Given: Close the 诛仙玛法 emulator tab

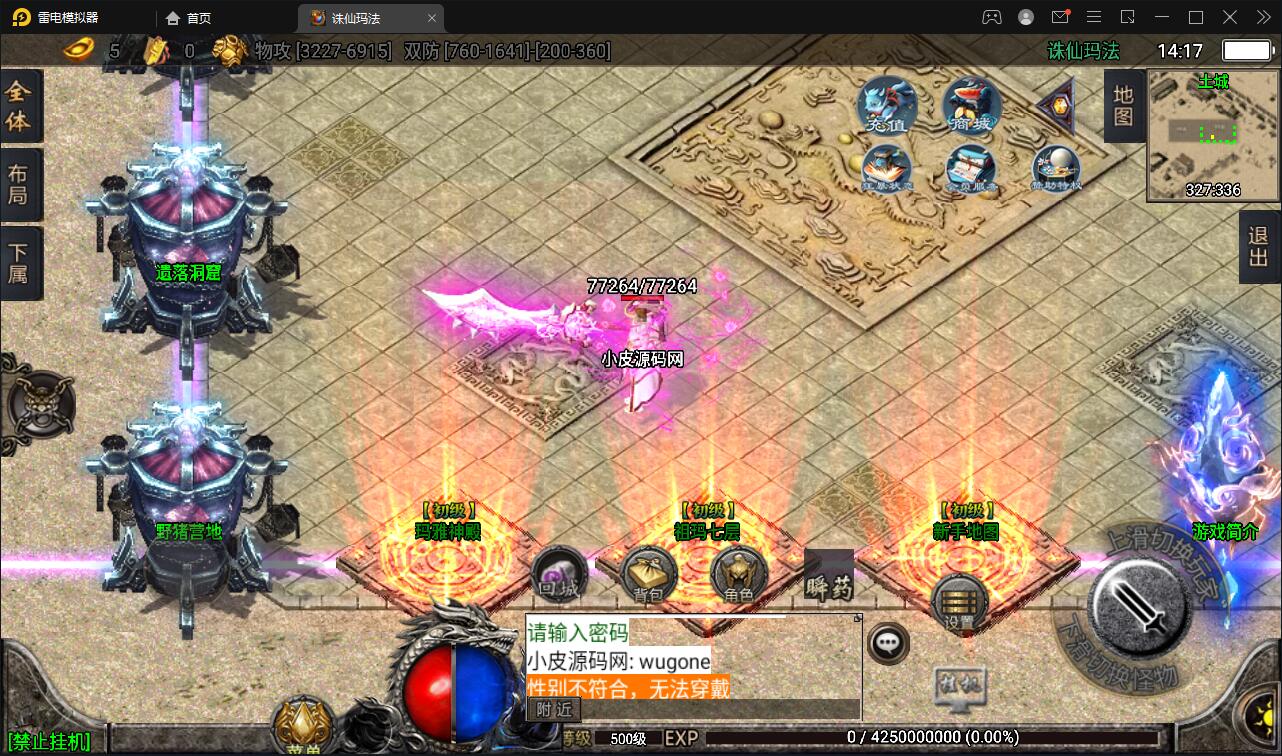Looking at the screenshot, I should click(x=432, y=18).
